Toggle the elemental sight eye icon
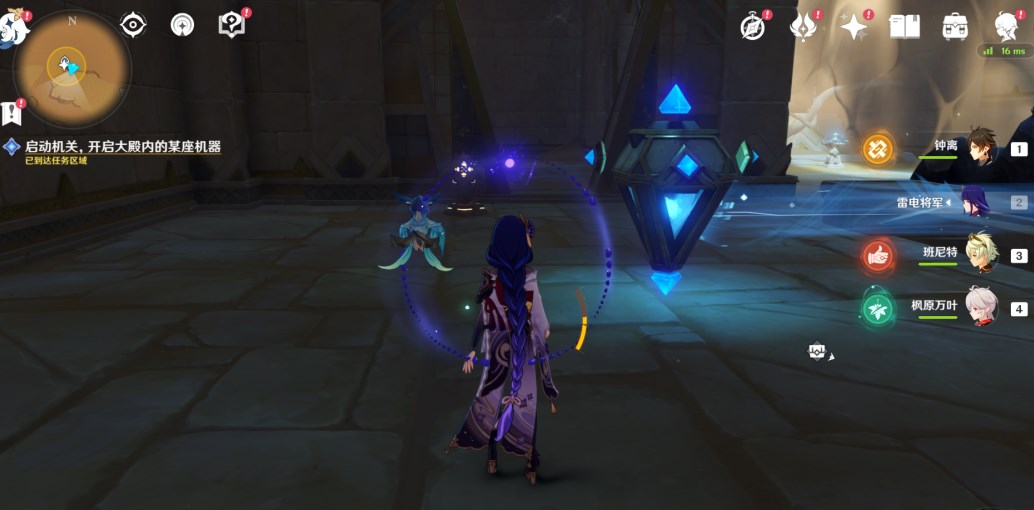Screen dimensions: 1034x510 (x=133, y=25)
